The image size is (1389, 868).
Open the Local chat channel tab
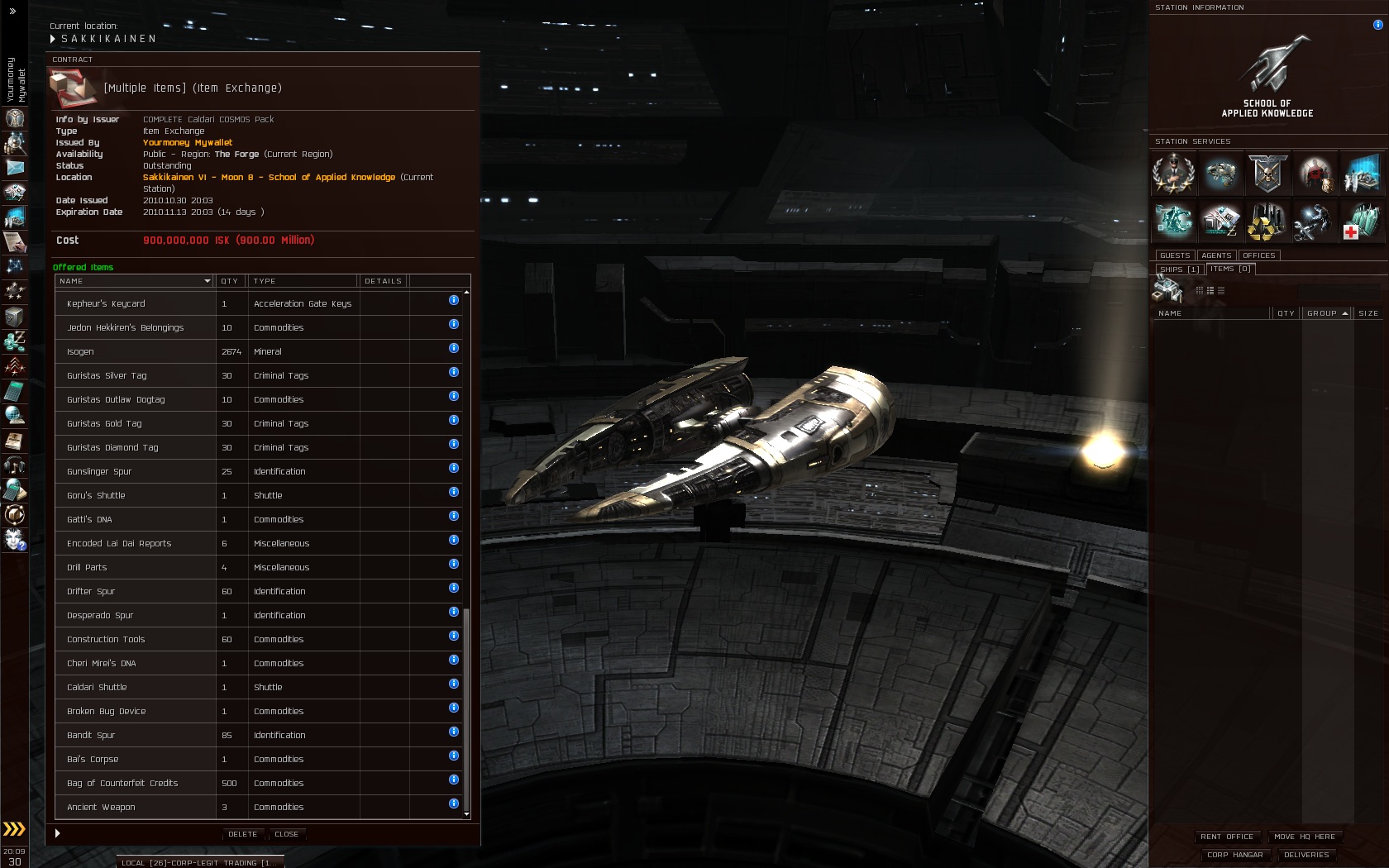[x=200, y=862]
